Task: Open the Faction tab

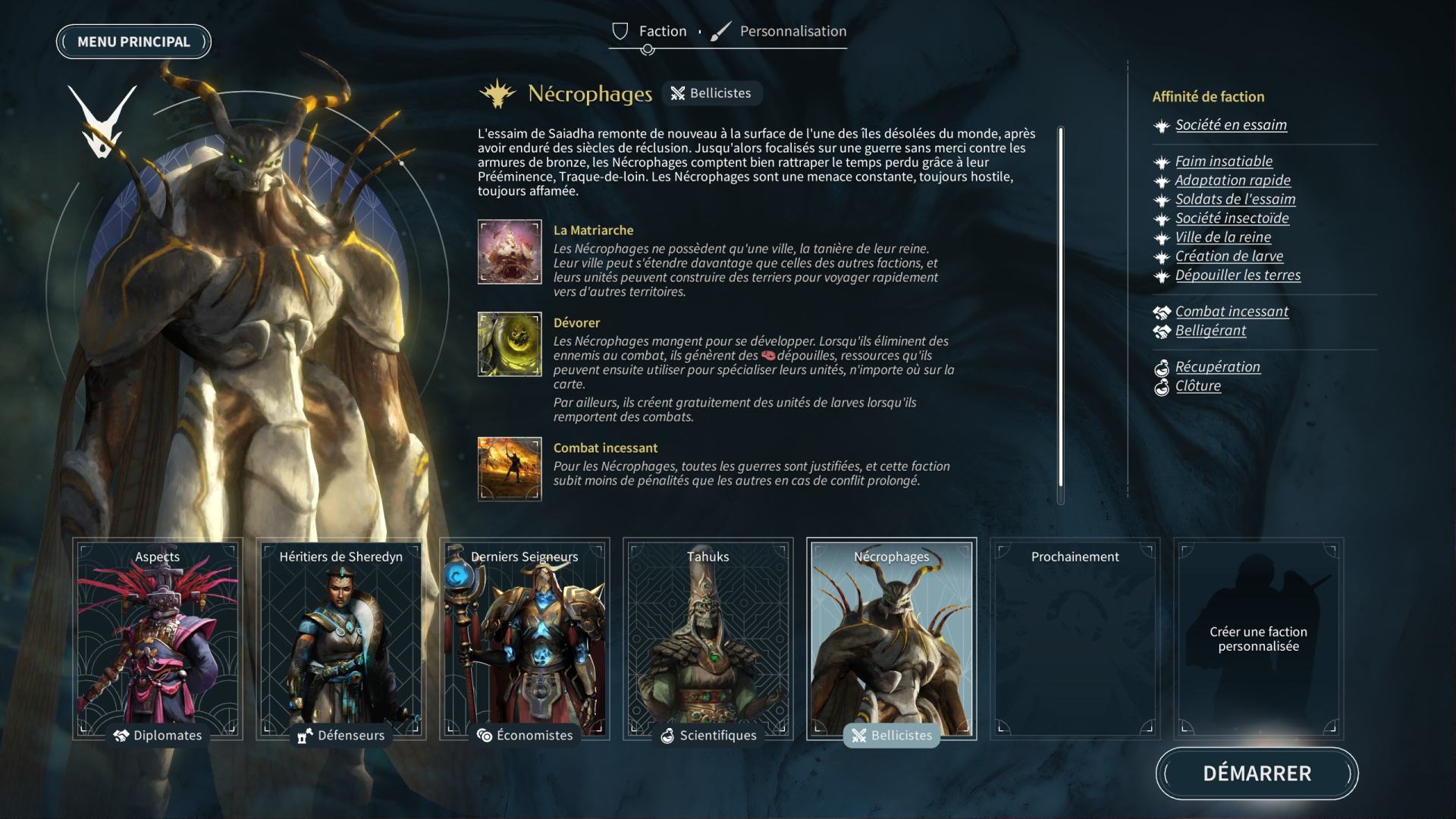Action: (661, 31)
